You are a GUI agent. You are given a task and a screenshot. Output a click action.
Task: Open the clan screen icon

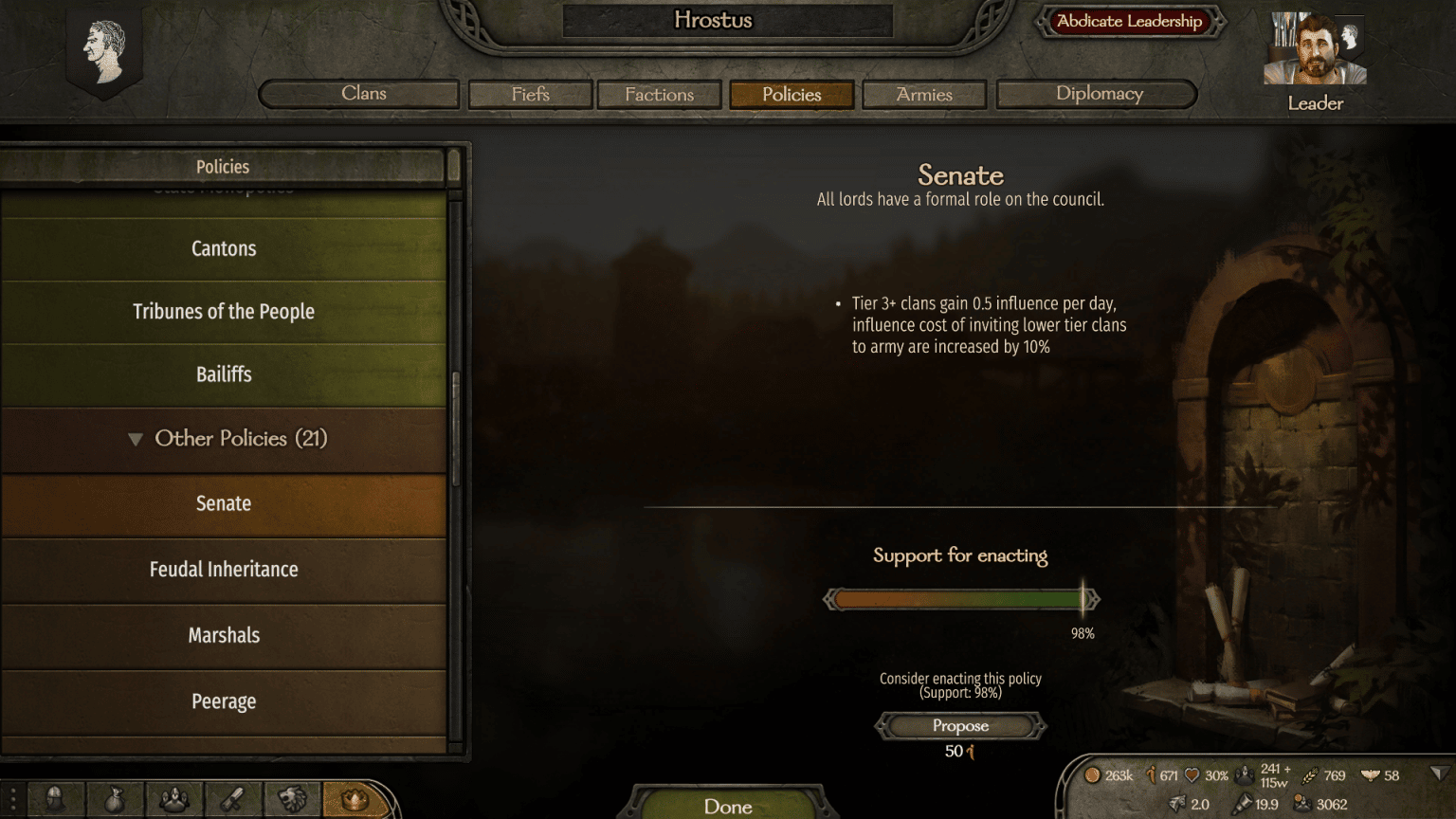[173, 799]
